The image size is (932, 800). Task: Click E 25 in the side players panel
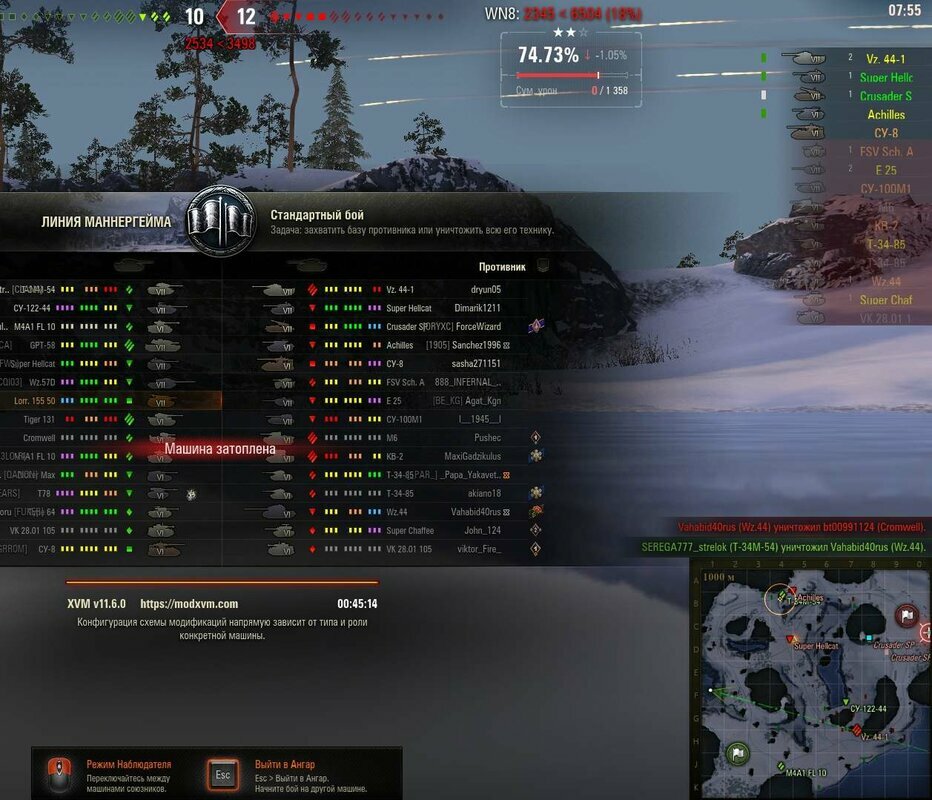pos(885,170)
